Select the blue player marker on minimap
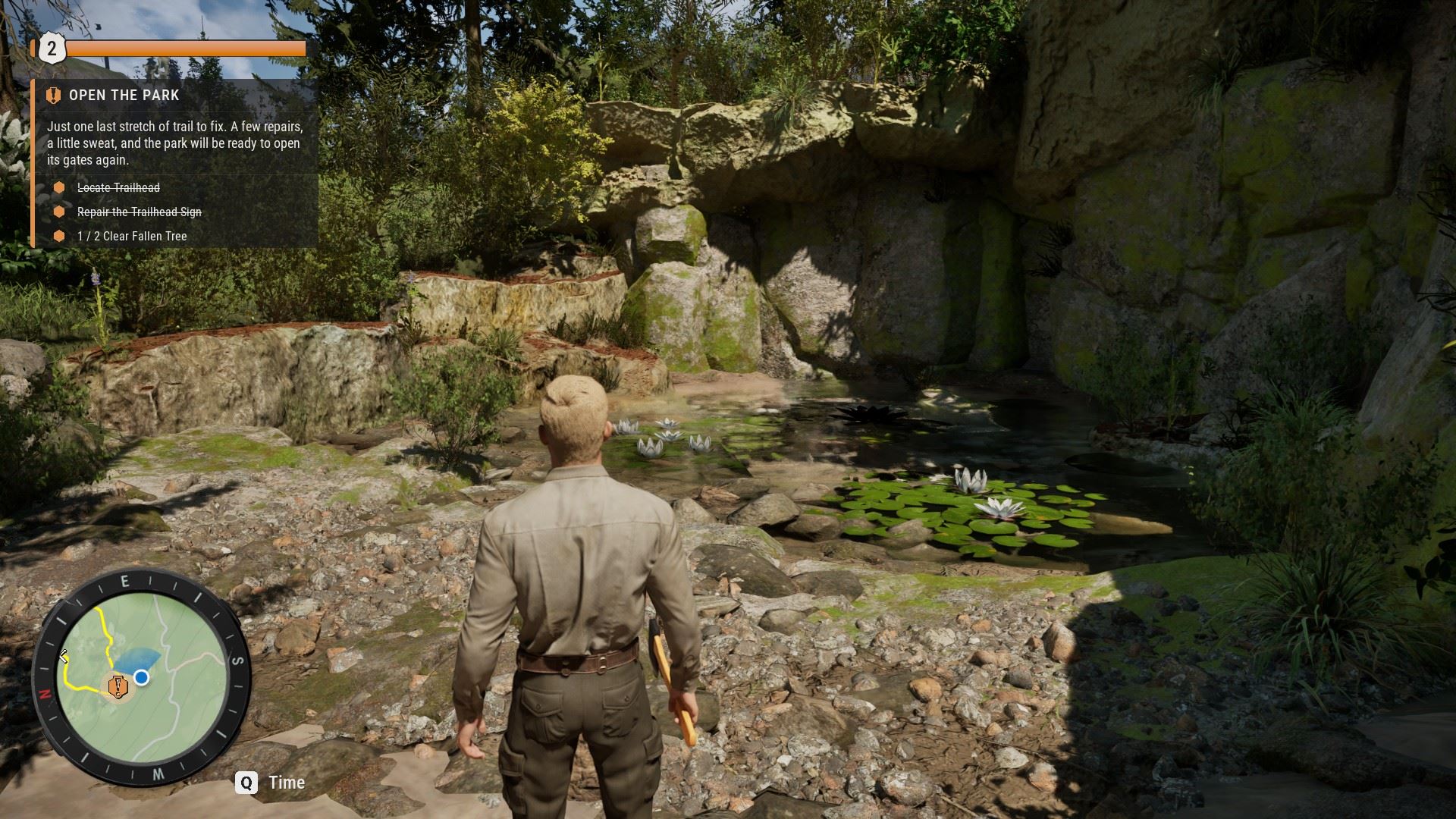 pyautogui.click(x=141, y=677)
